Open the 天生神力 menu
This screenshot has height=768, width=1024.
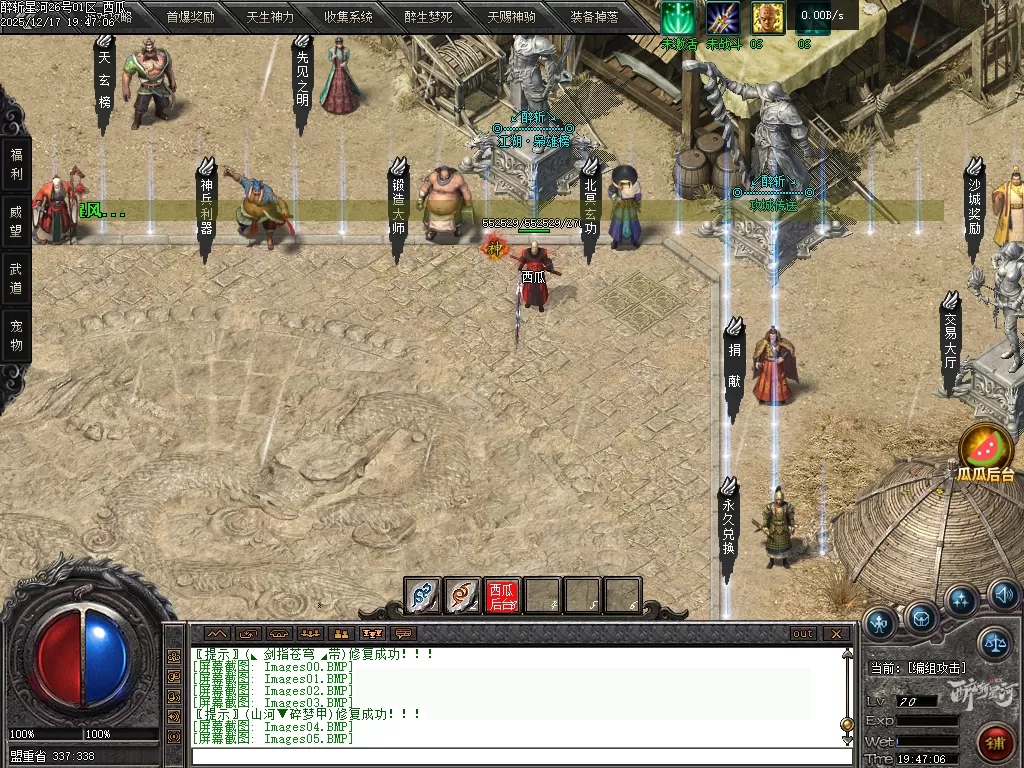[270, 17]
